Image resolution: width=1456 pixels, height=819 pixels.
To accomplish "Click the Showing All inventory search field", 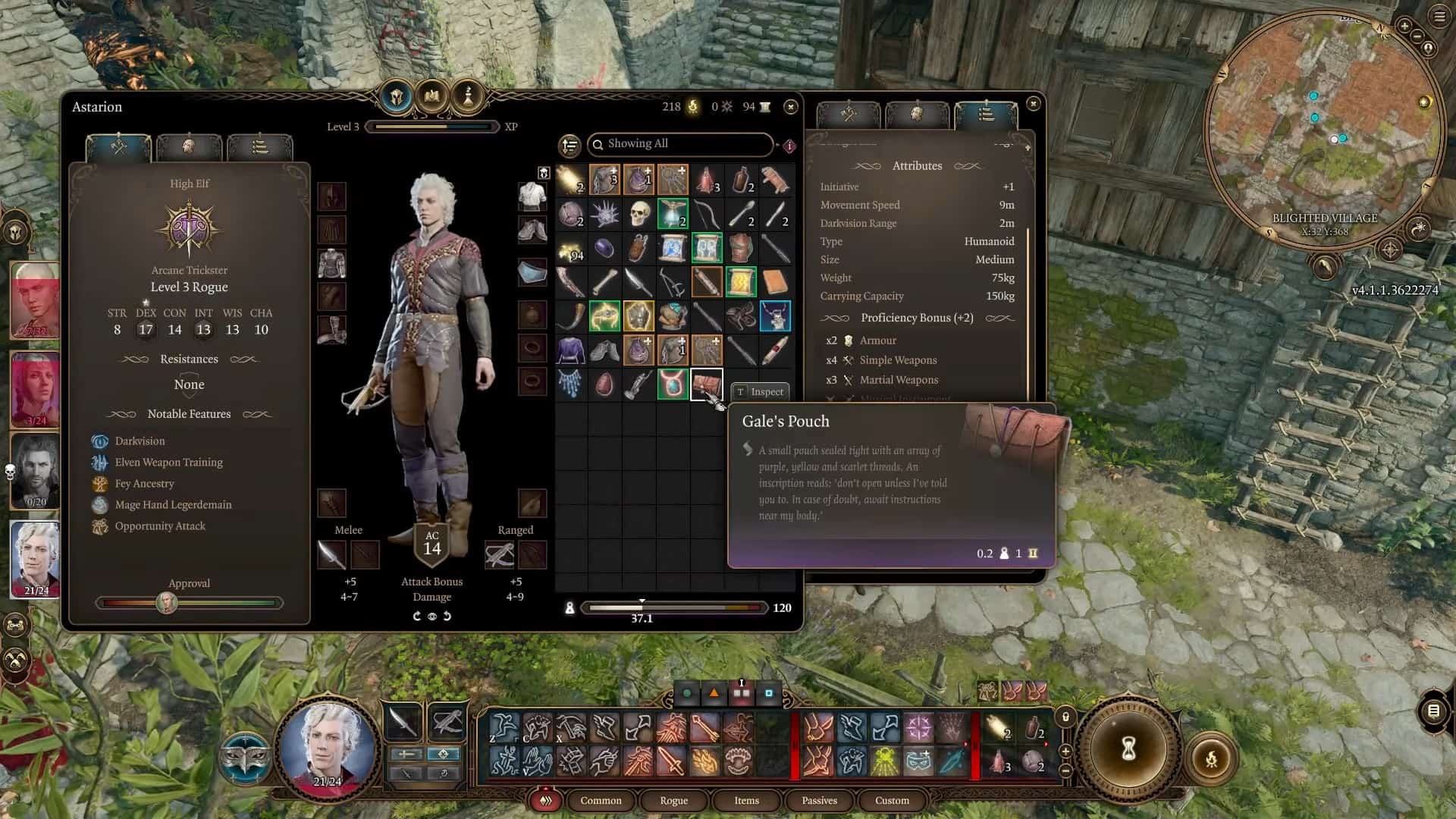I will 681,144.
